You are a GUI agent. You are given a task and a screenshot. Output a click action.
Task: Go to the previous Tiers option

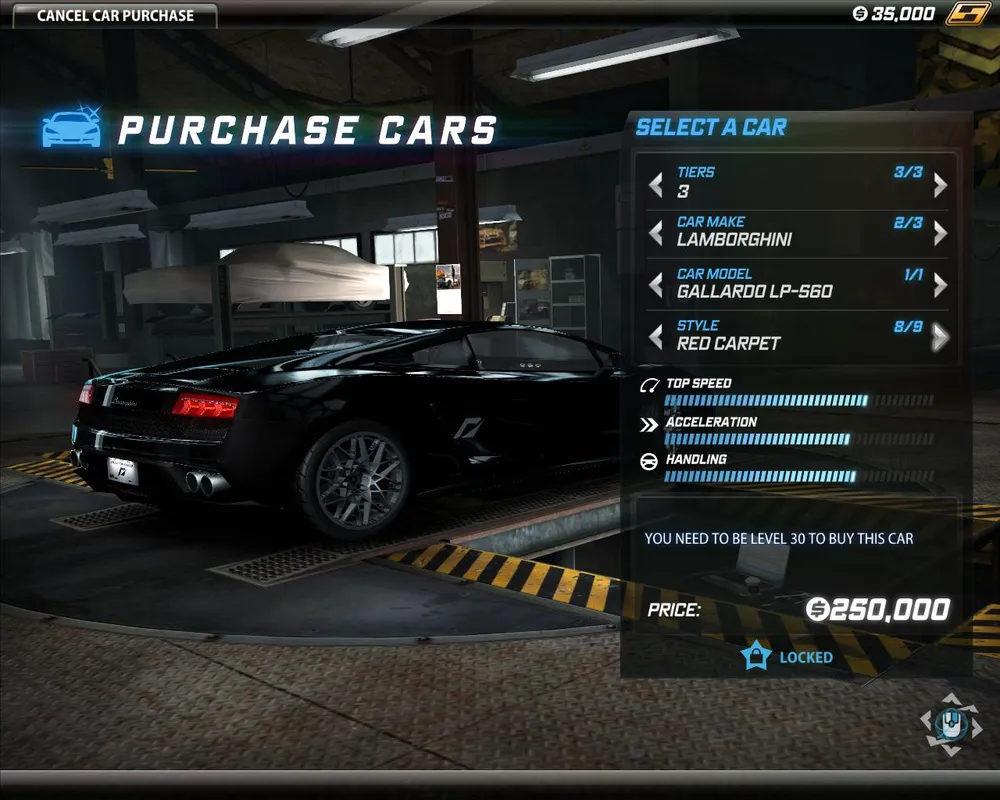click(x=656, y=185)
